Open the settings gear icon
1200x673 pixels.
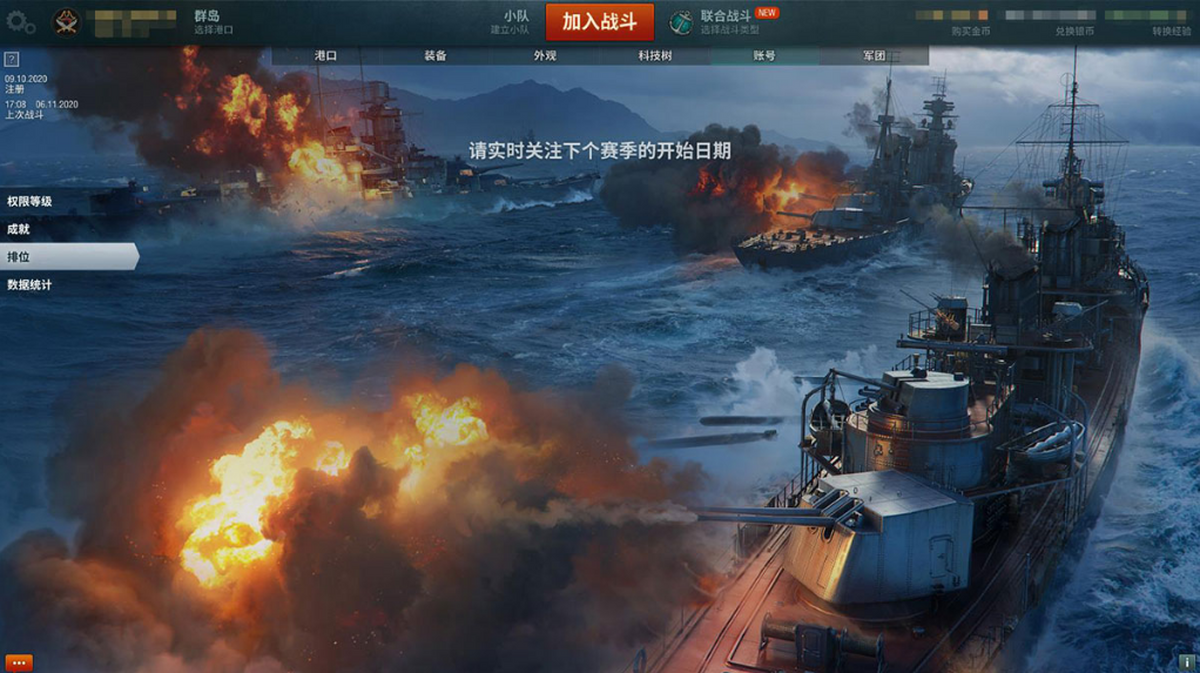tap(21, 23)
